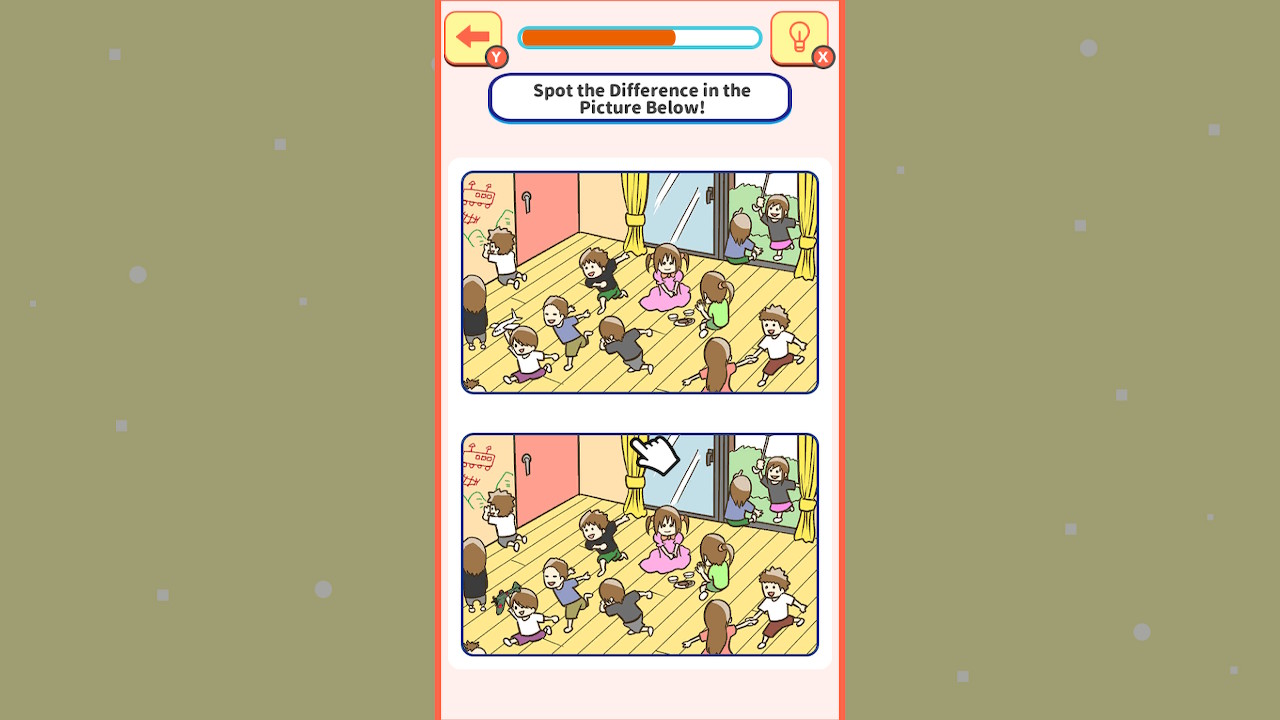Click the crawling child in gray shirt, bottom image
The width and height of the screenshot is (1280, 720).
point(623,603)
